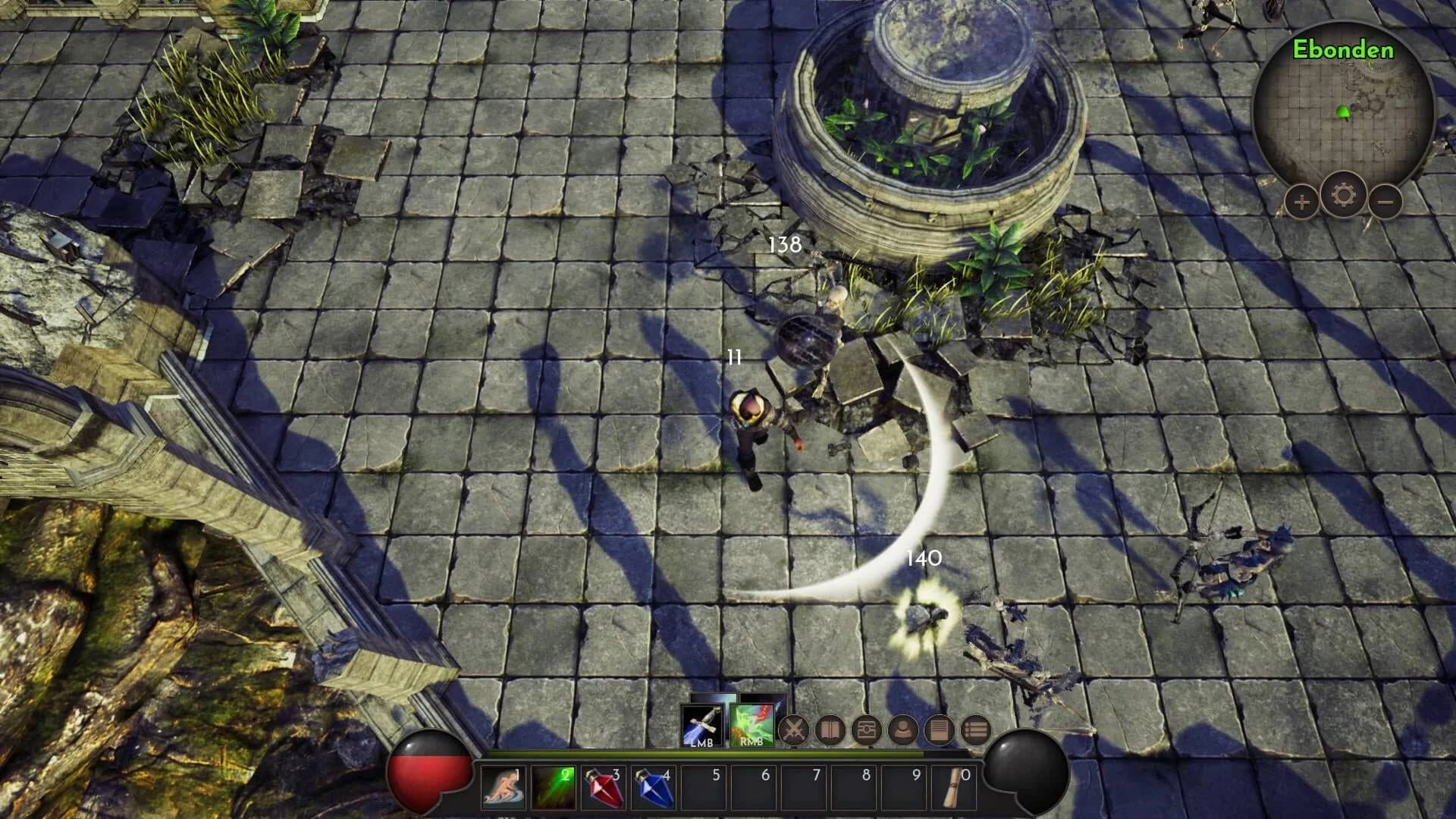Image resolution: width=1456 pixels, height=819 pixels.
Task: Open the treasure chest inventory icon
Action: (x=866, y=730)
